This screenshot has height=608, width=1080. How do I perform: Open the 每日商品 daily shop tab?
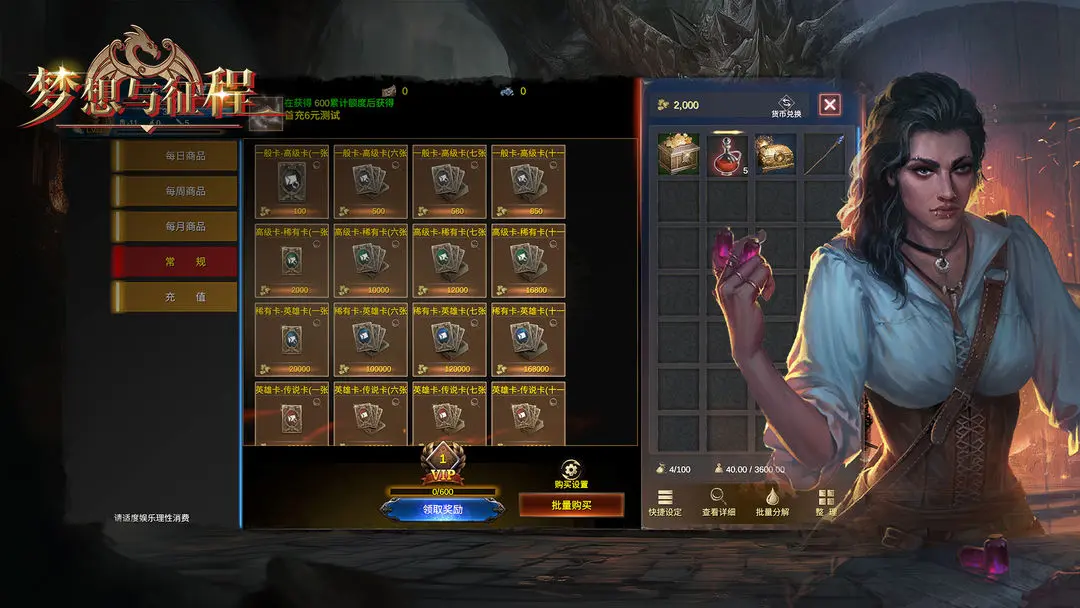(174, 156)
